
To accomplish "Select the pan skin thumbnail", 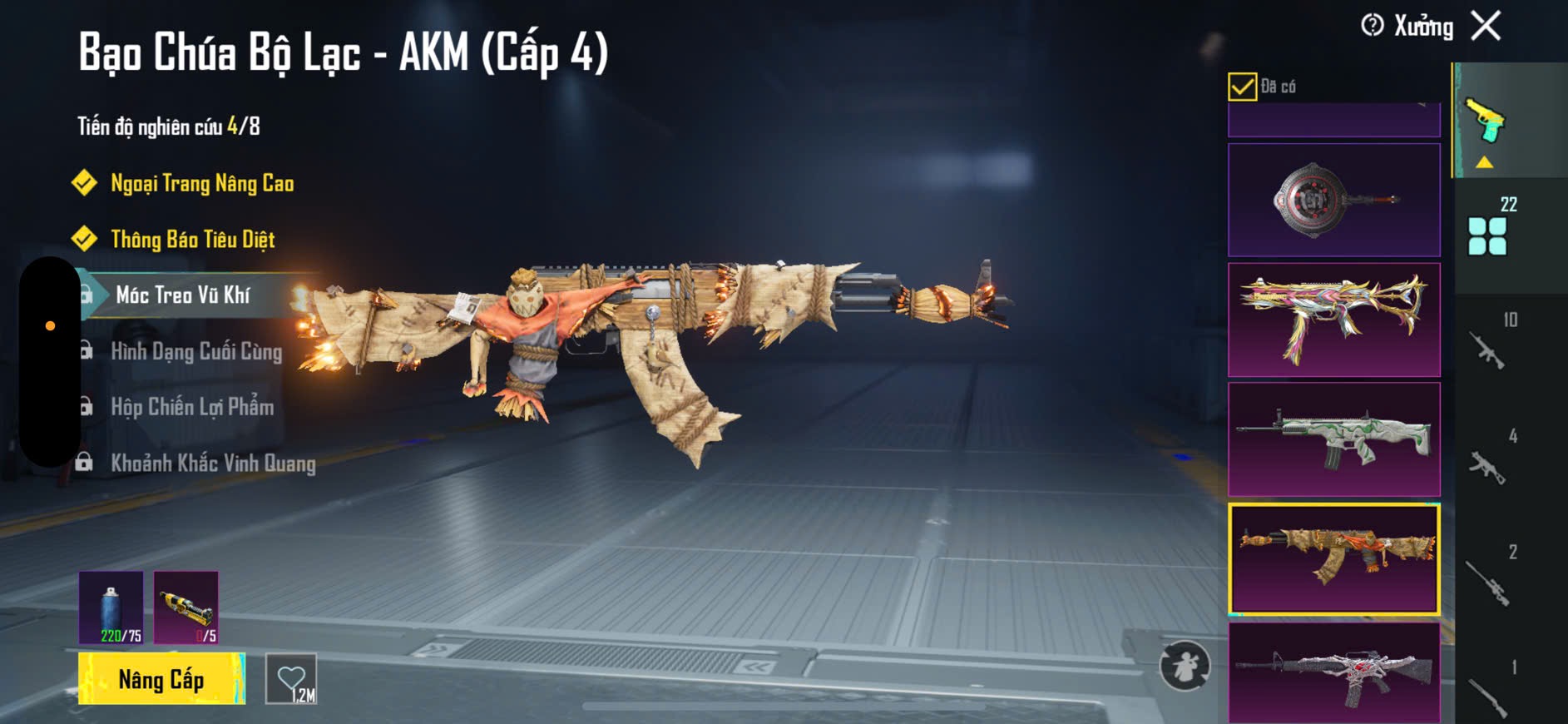I will coord(1333,200).
